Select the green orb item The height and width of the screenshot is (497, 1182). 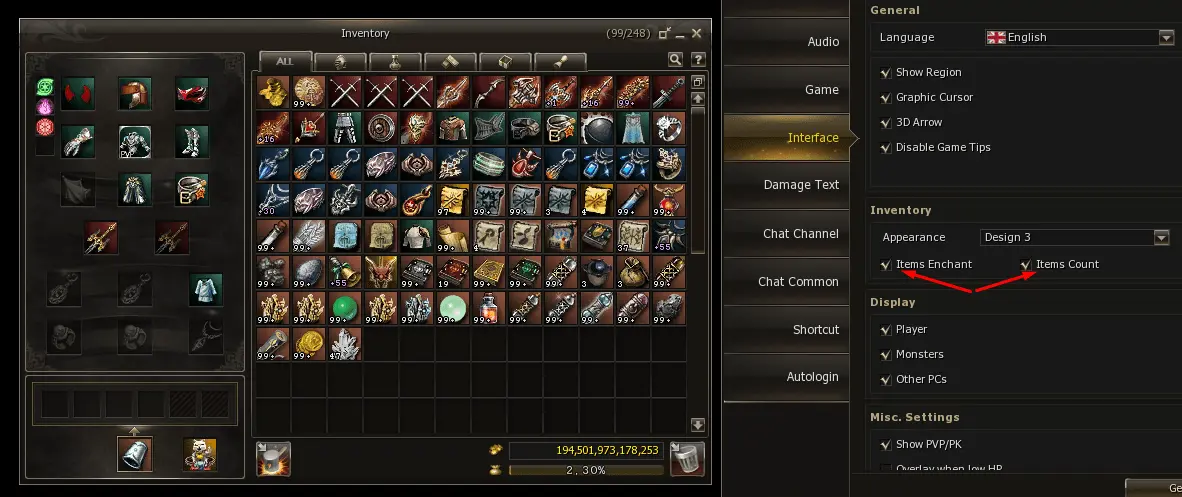coord(345,306)
